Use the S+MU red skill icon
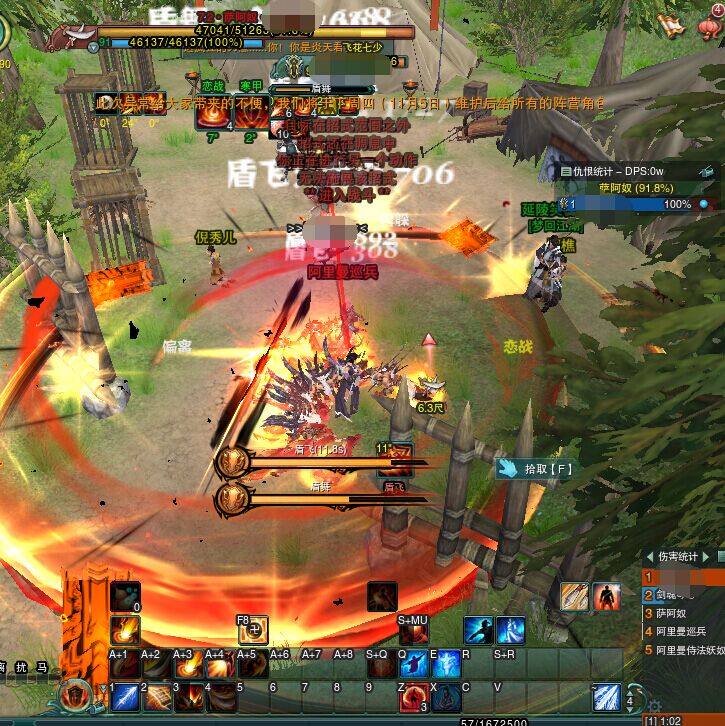 [413, 632]
